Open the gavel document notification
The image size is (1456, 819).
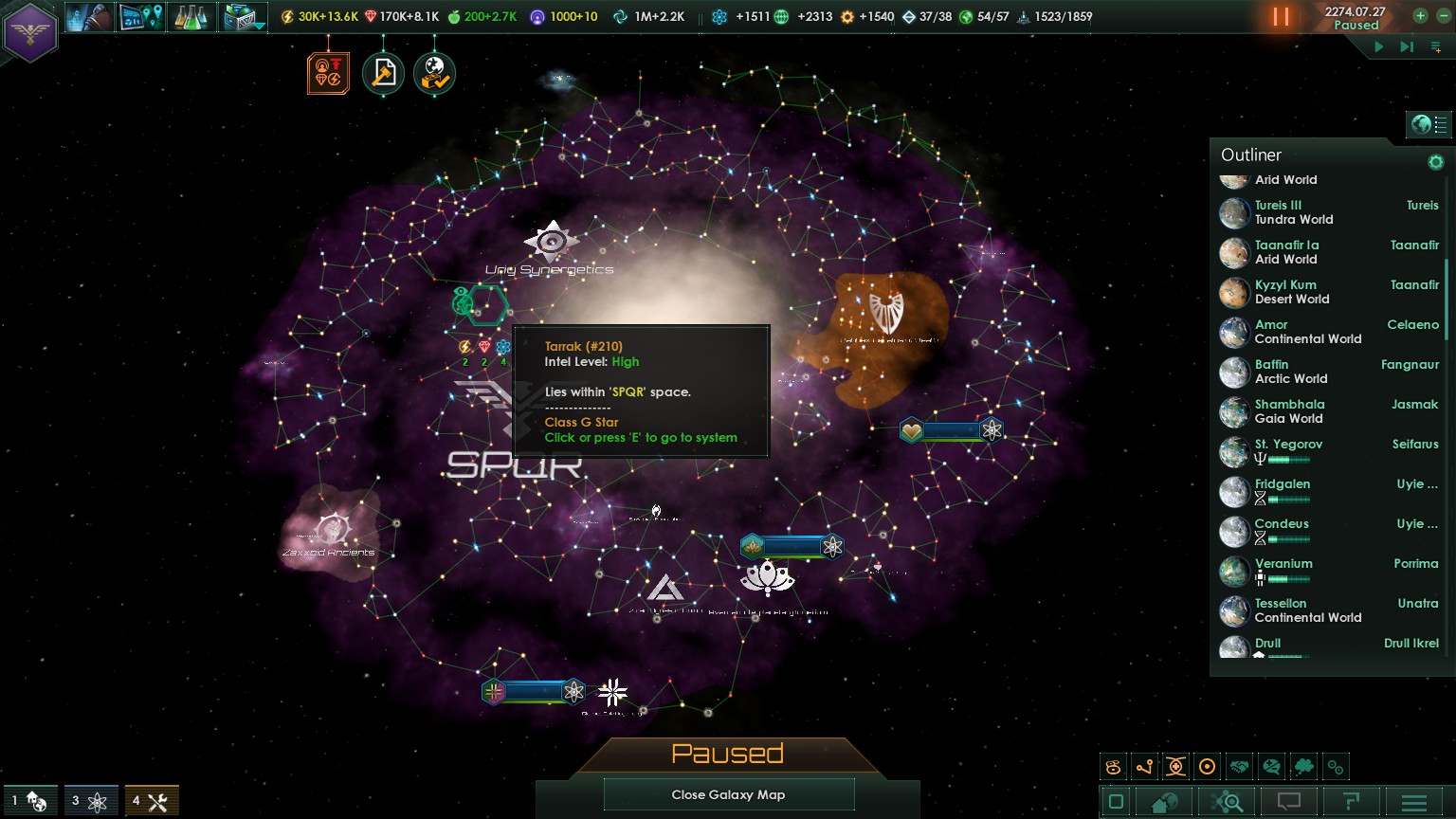(383, 73)
